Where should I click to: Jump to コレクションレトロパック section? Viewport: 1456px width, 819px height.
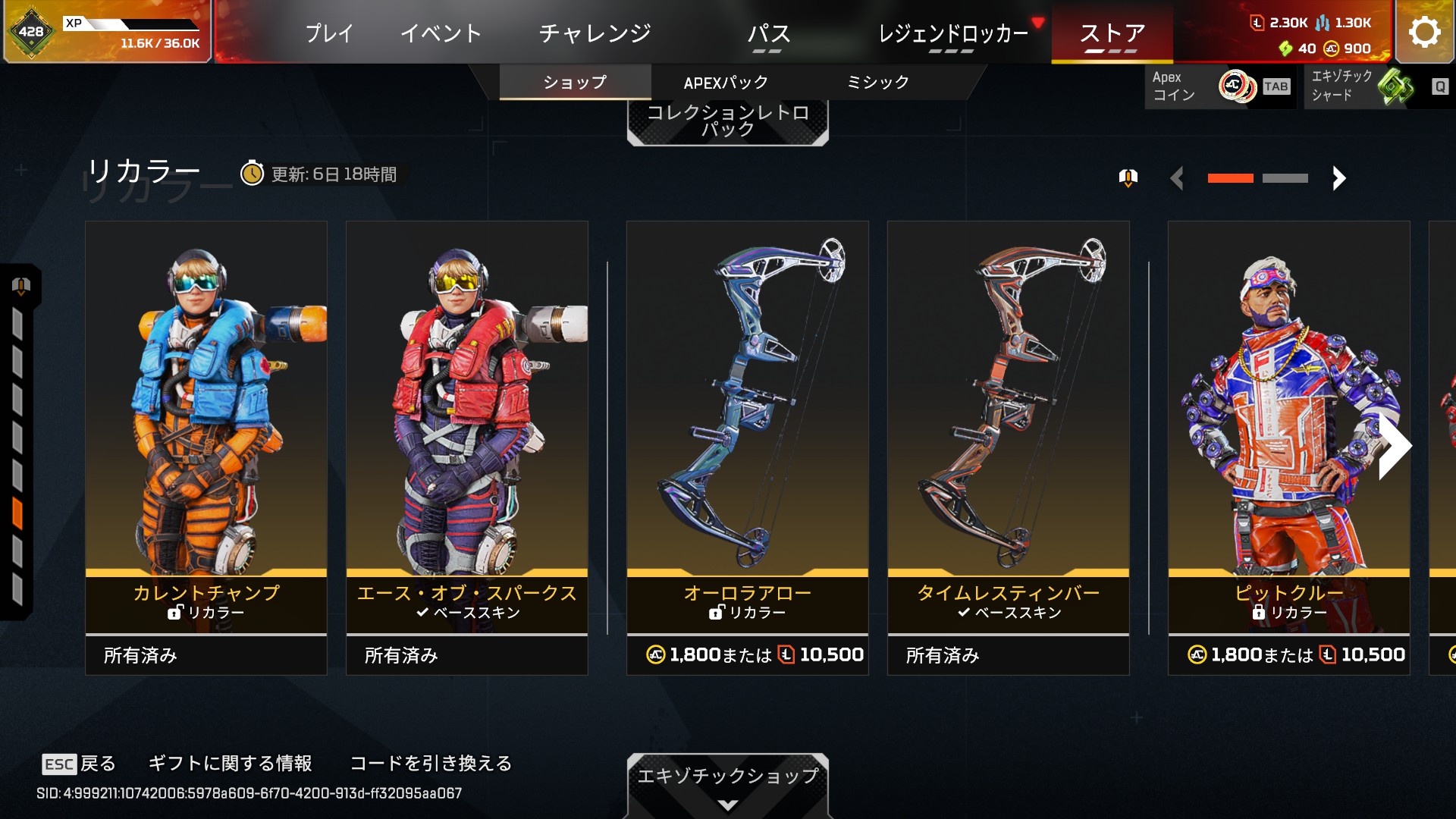(727, 121)
